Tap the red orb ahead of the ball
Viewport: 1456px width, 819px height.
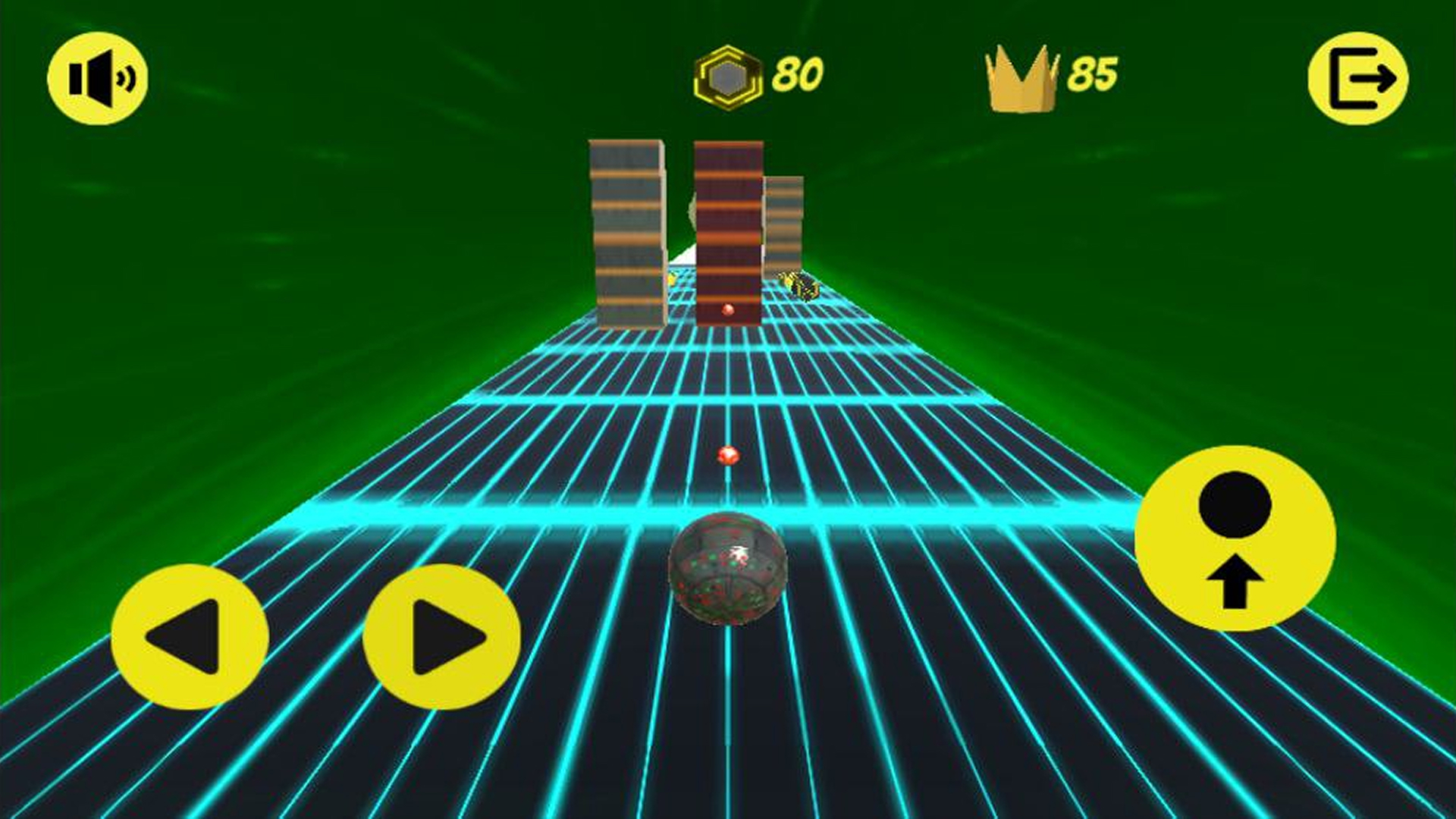click(730, 455)
